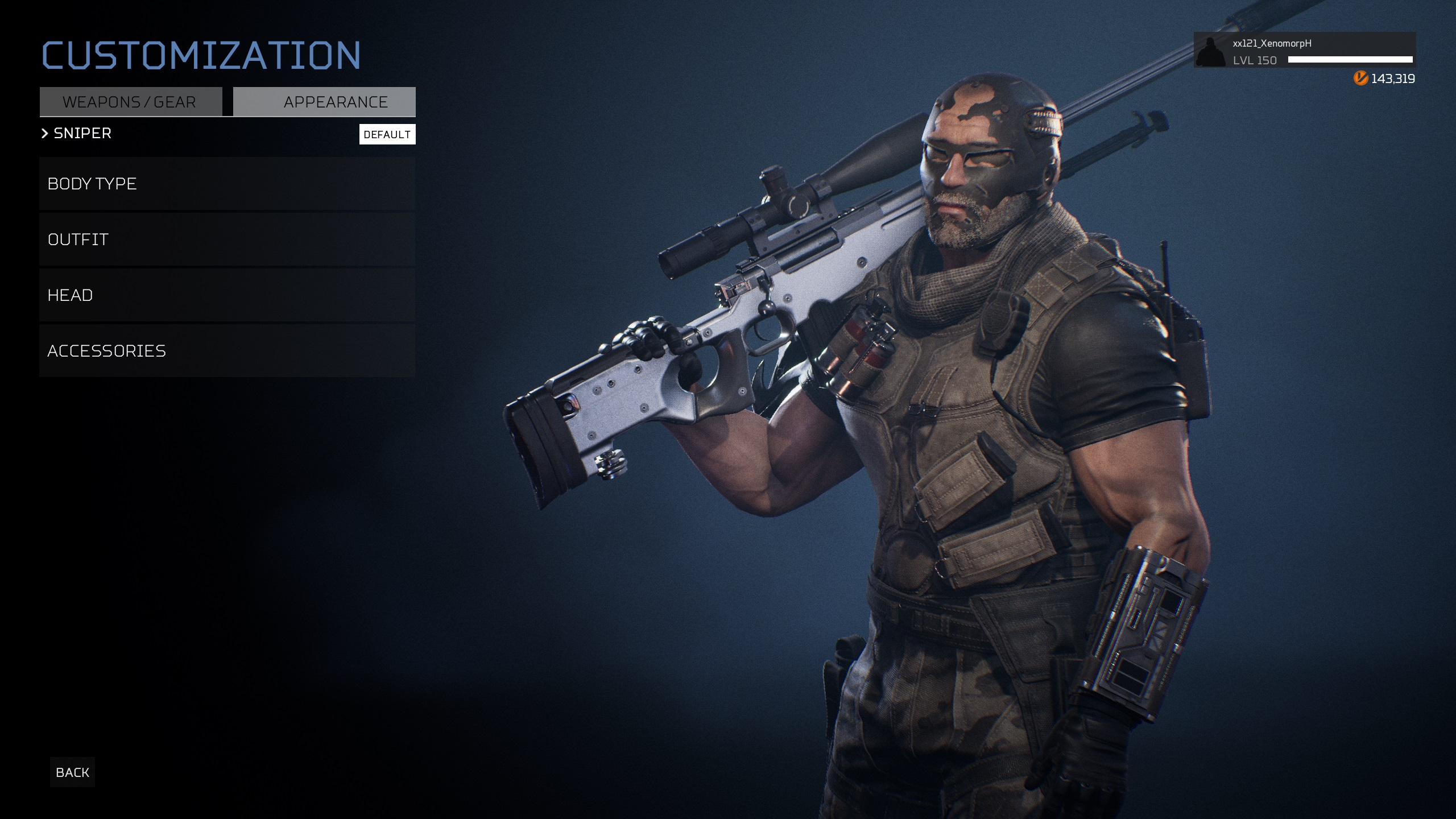Expand the Sniper class selector

coord(77,133)
